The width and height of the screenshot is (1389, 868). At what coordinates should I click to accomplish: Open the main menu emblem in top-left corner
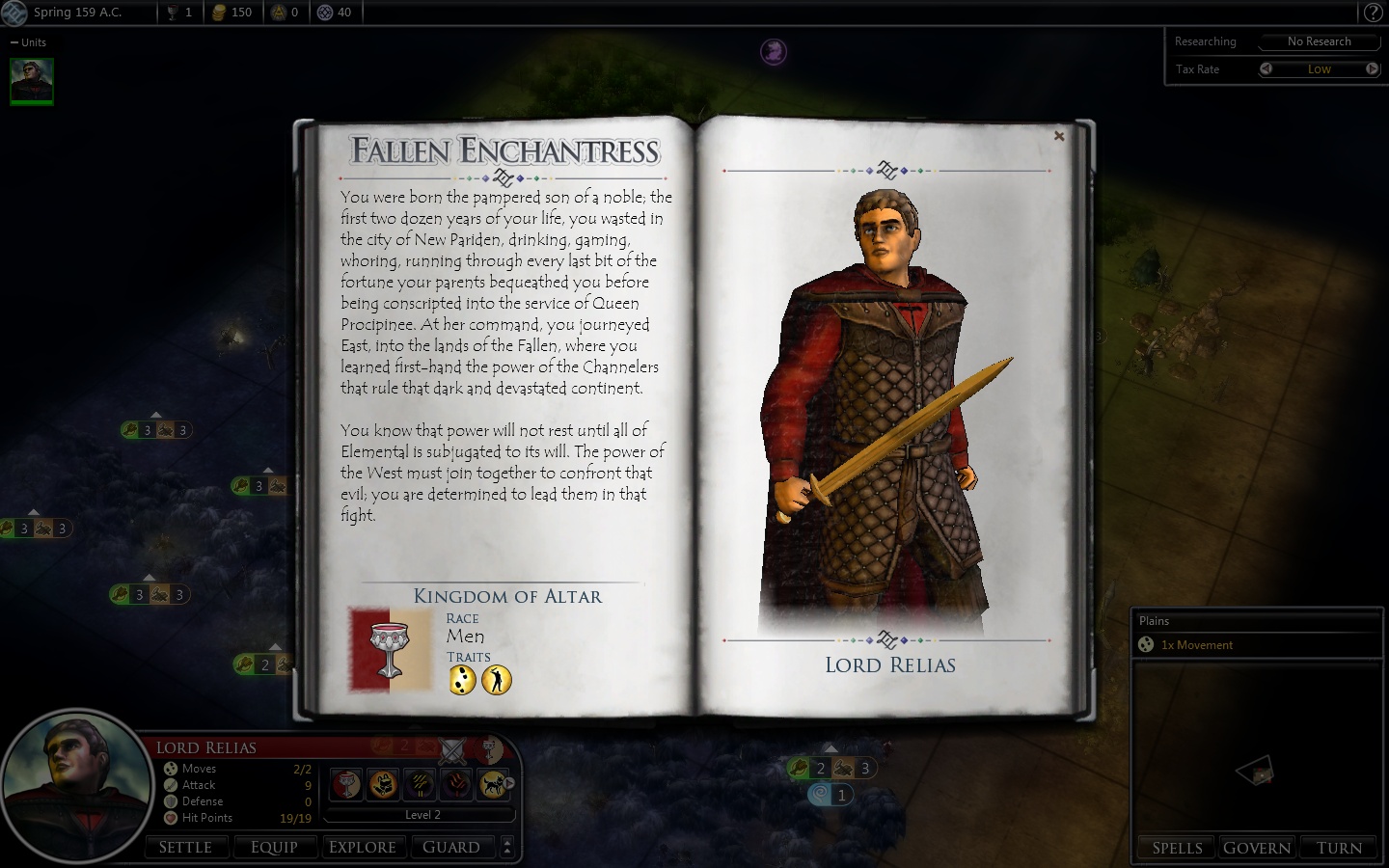(x=14, y=13)
